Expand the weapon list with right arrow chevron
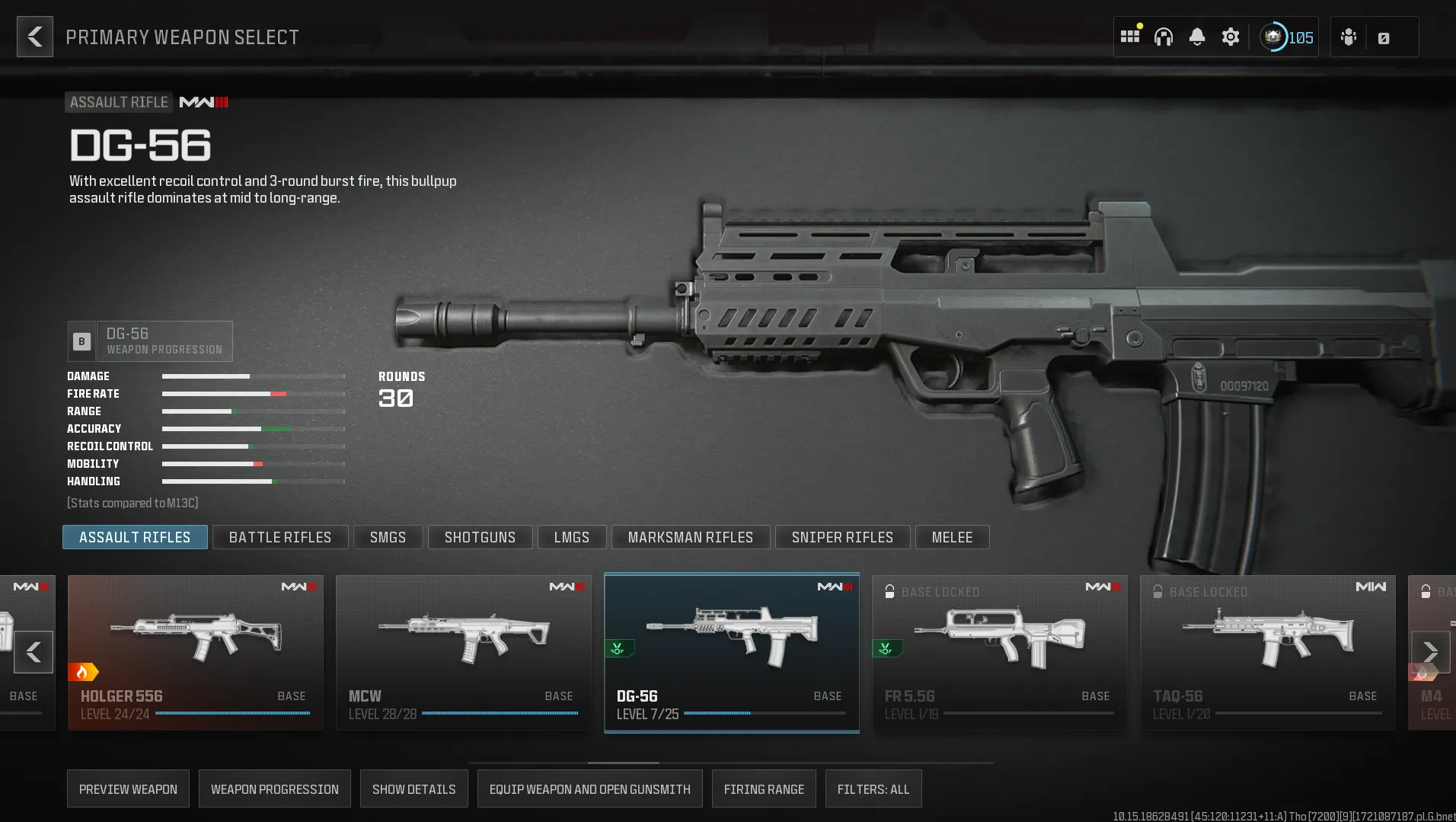The height and width of the screenshot is (822, 1456). tap(1432, 652)
